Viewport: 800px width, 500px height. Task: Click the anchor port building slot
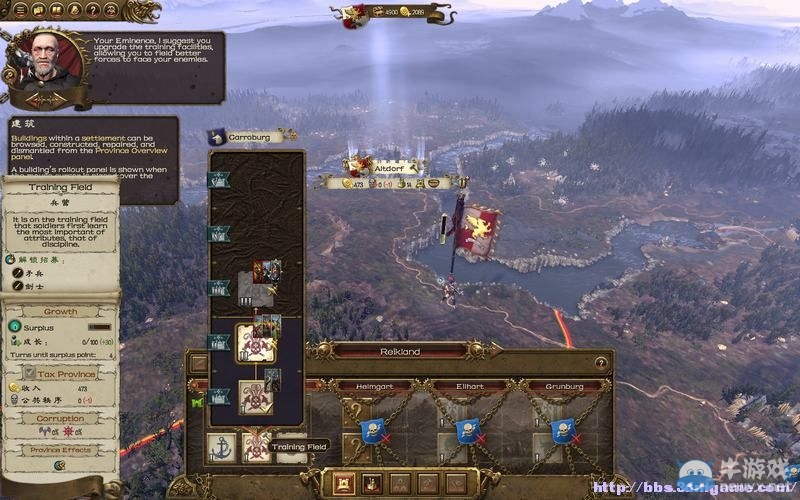[222, 447]
